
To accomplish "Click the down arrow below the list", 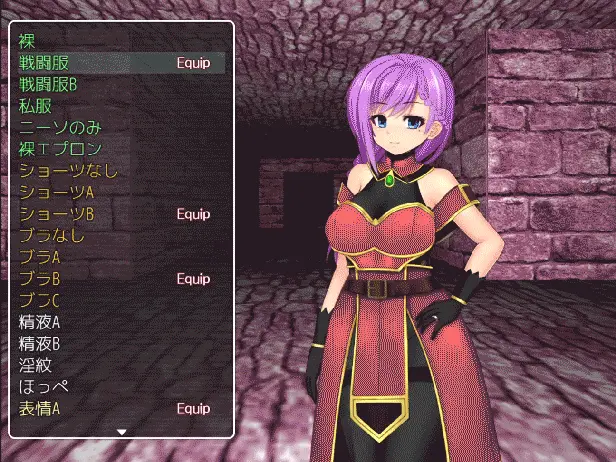I will tap(122, 432).
